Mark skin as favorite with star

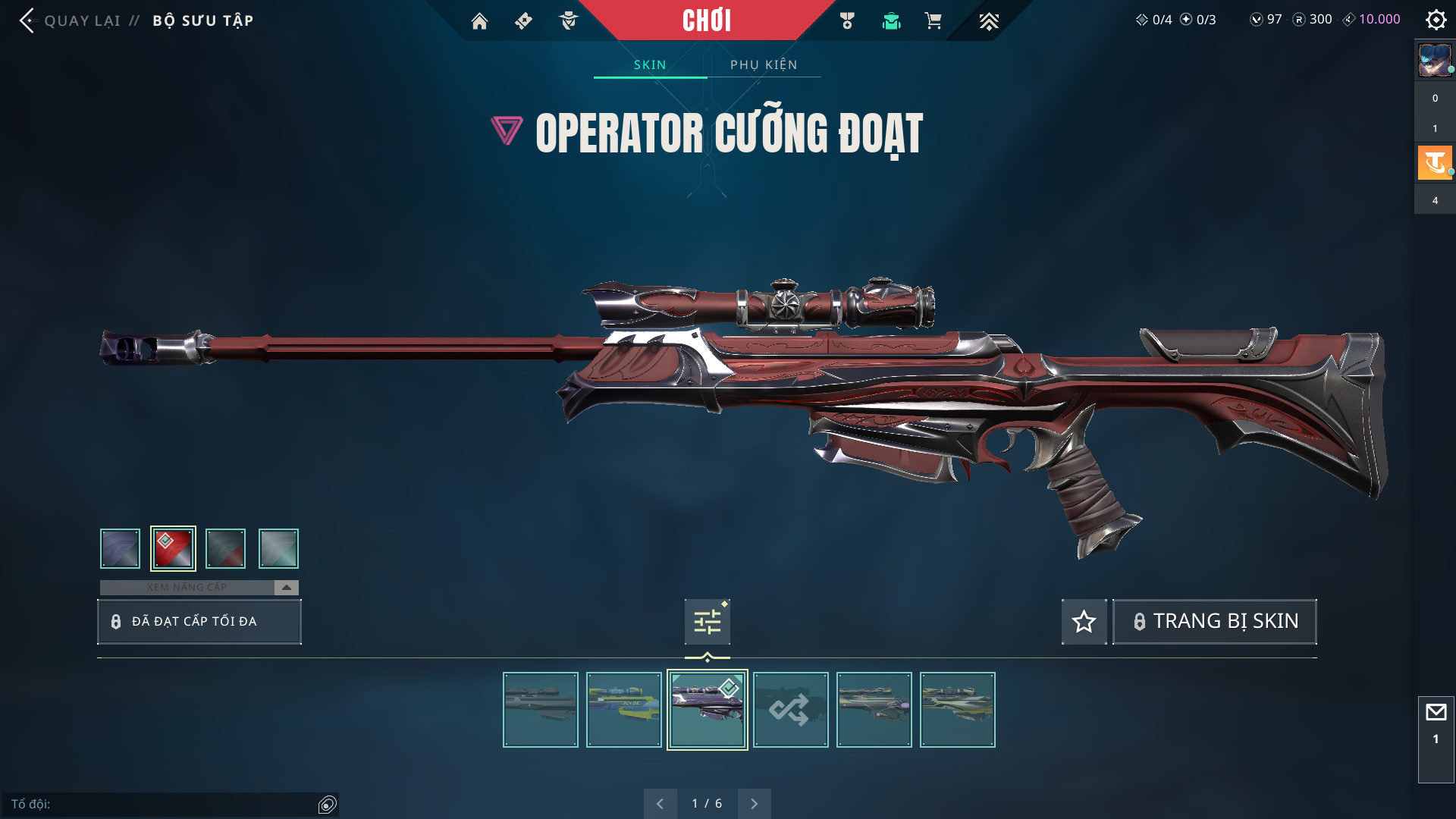(1084, 622)
